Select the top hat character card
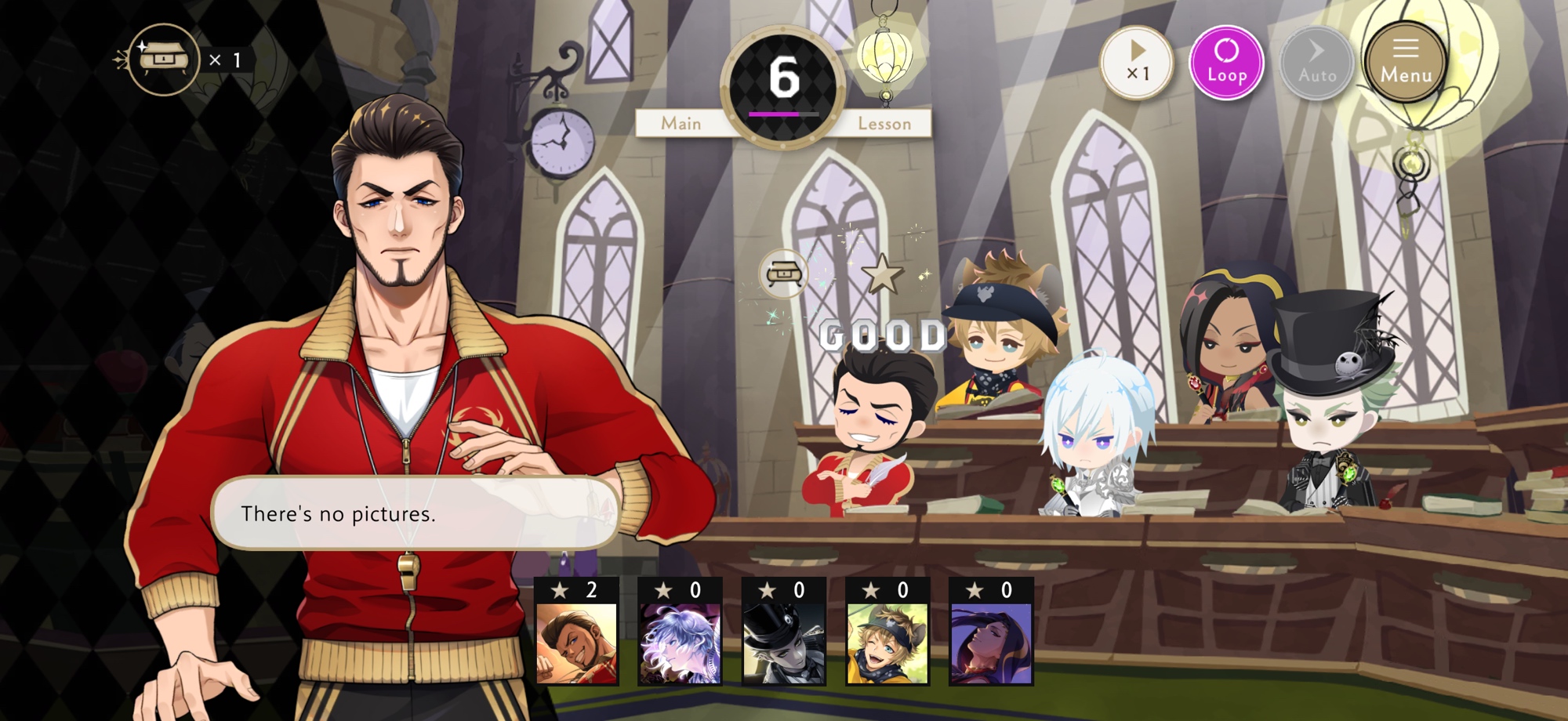 pos(783,633)
